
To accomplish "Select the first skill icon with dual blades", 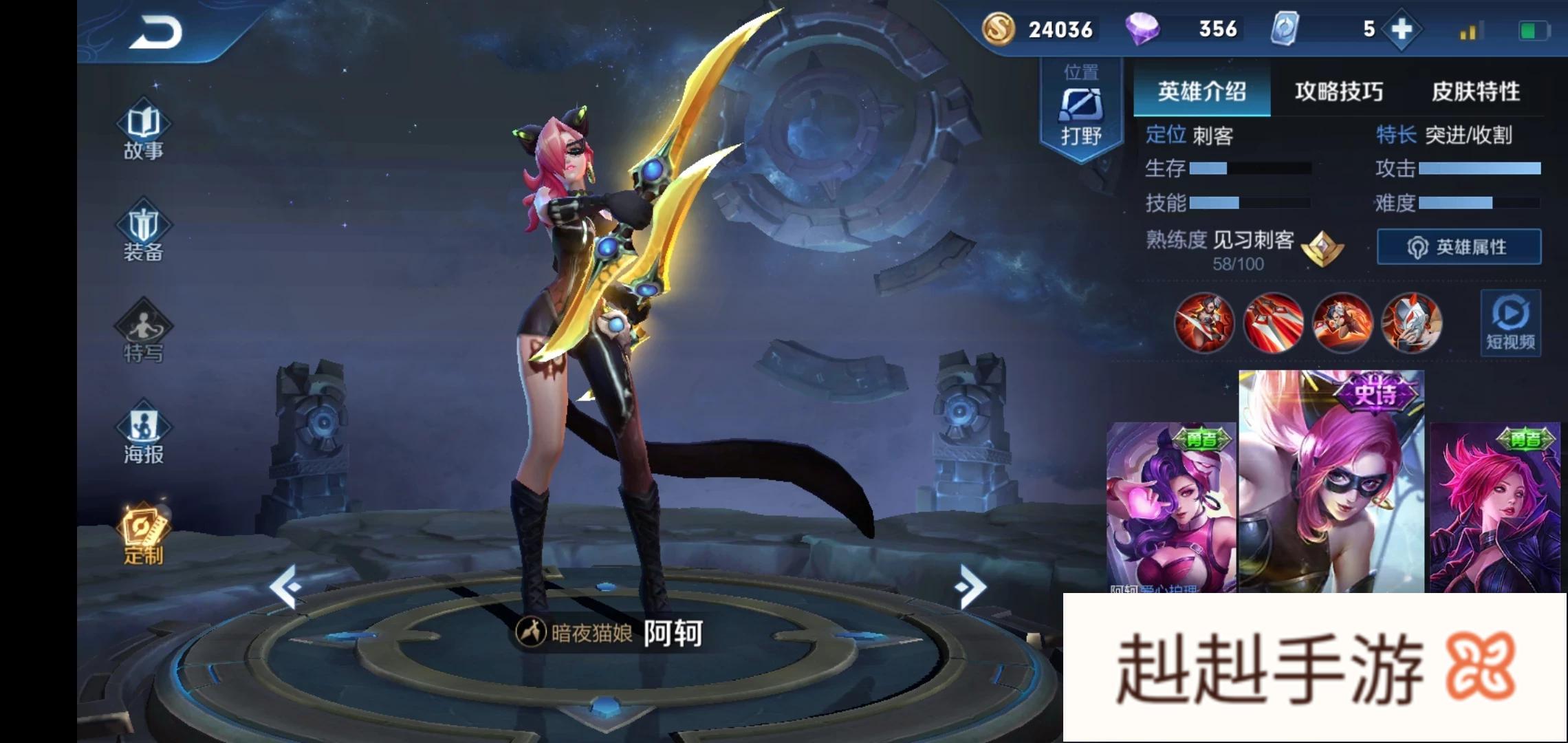I will click(x=1204, y=323).
